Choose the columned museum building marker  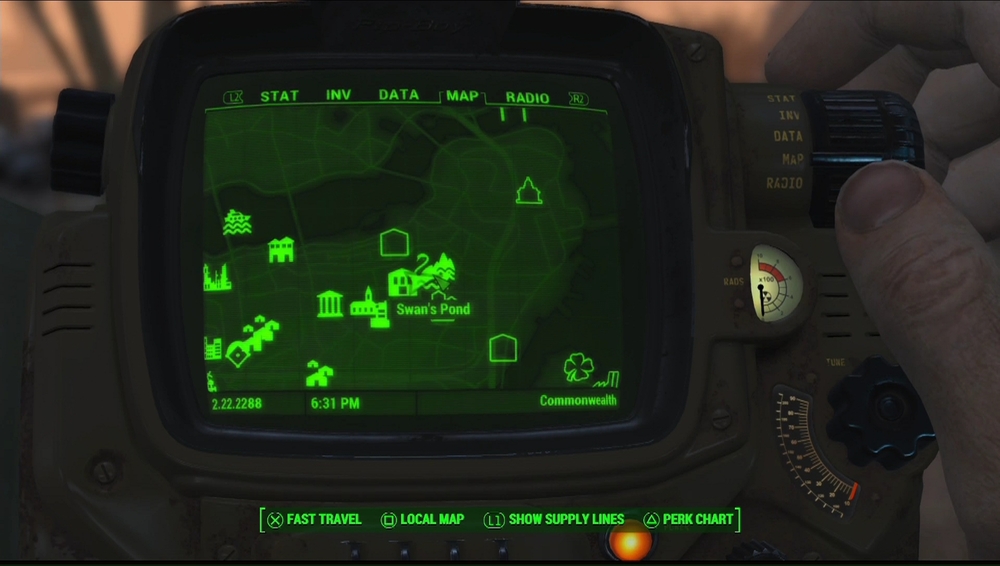pyautogui.click(x=330, y=304)
